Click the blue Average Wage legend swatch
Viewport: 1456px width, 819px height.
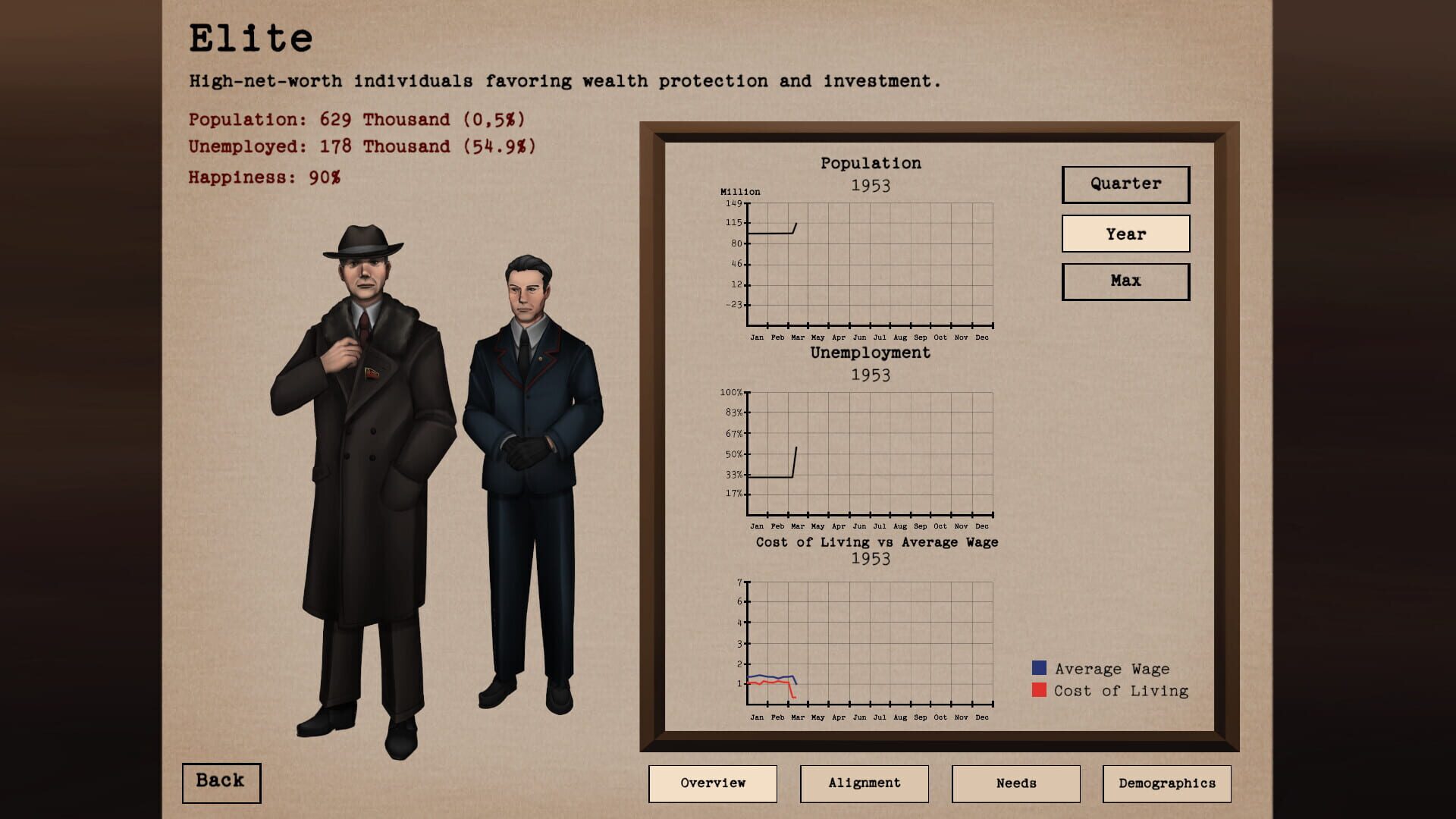(x=1037, y=668)
